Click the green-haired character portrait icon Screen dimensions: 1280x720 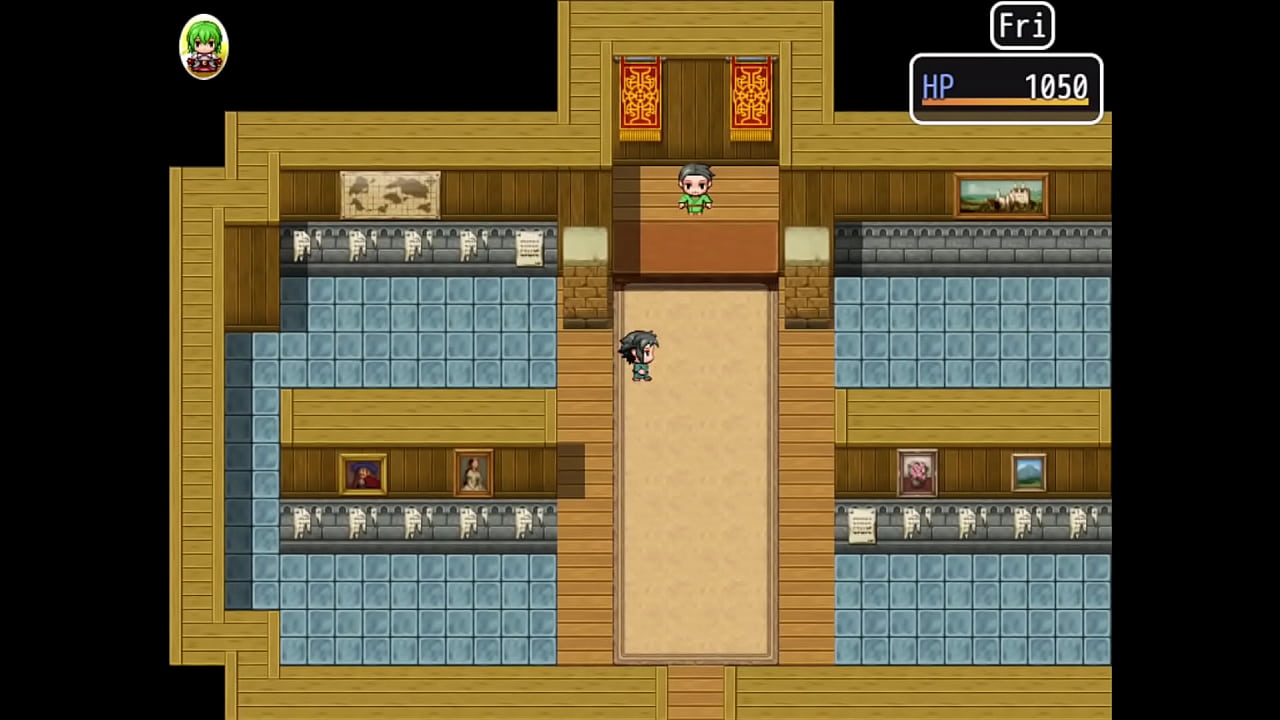click(204, 47)
